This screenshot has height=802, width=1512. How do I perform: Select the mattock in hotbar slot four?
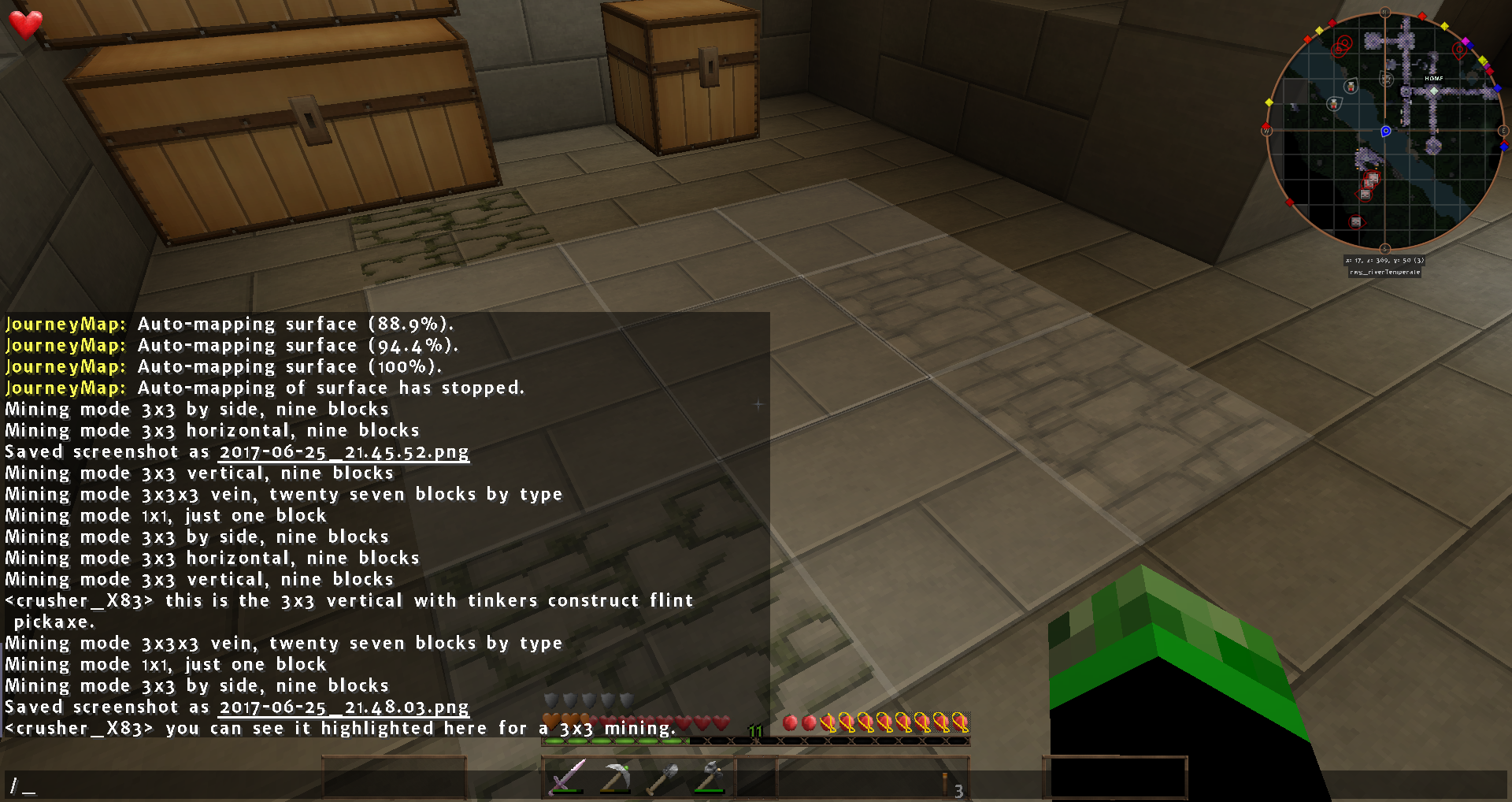713,774
